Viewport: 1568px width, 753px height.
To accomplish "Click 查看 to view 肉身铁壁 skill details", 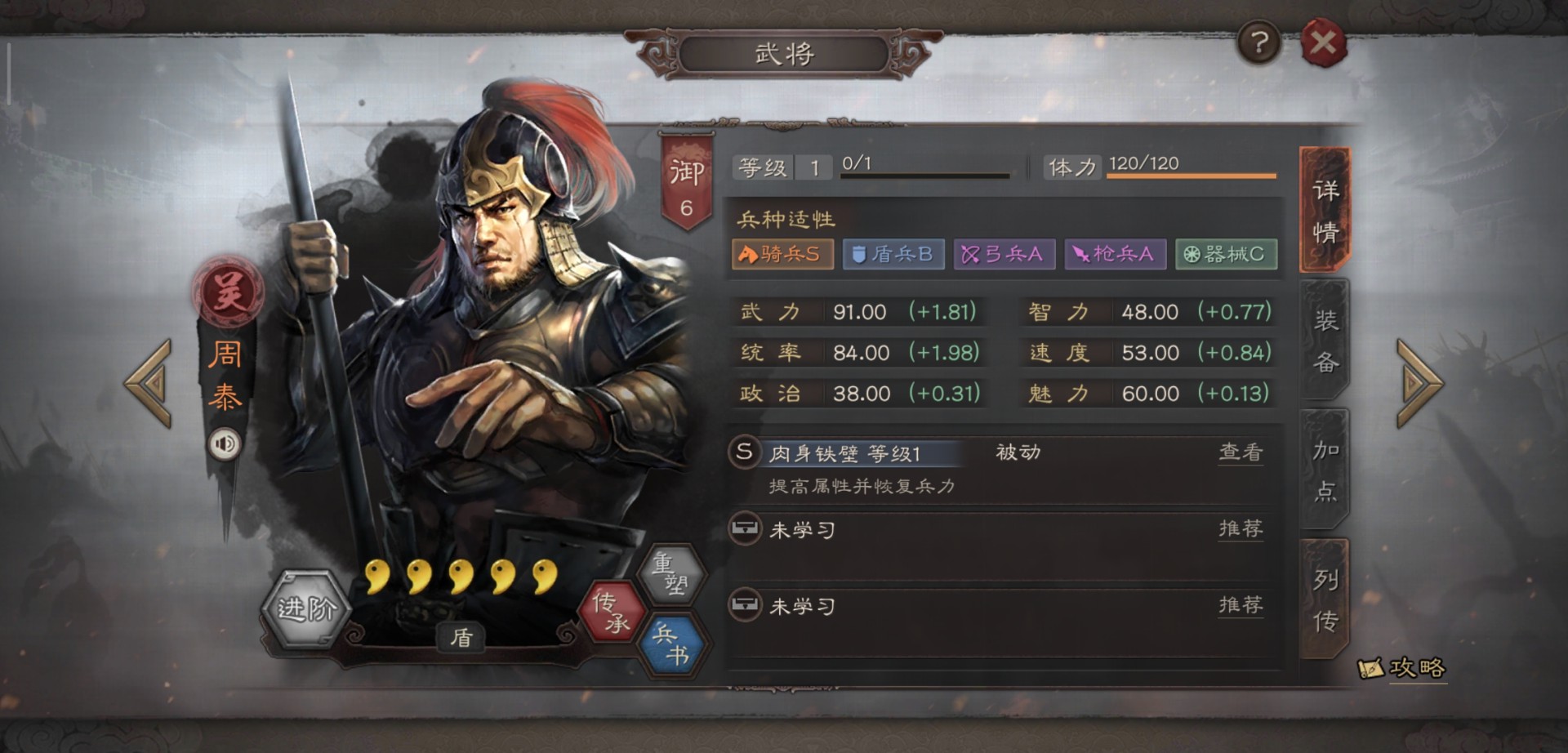I will pyautogui.click(x=1241, y=452).
